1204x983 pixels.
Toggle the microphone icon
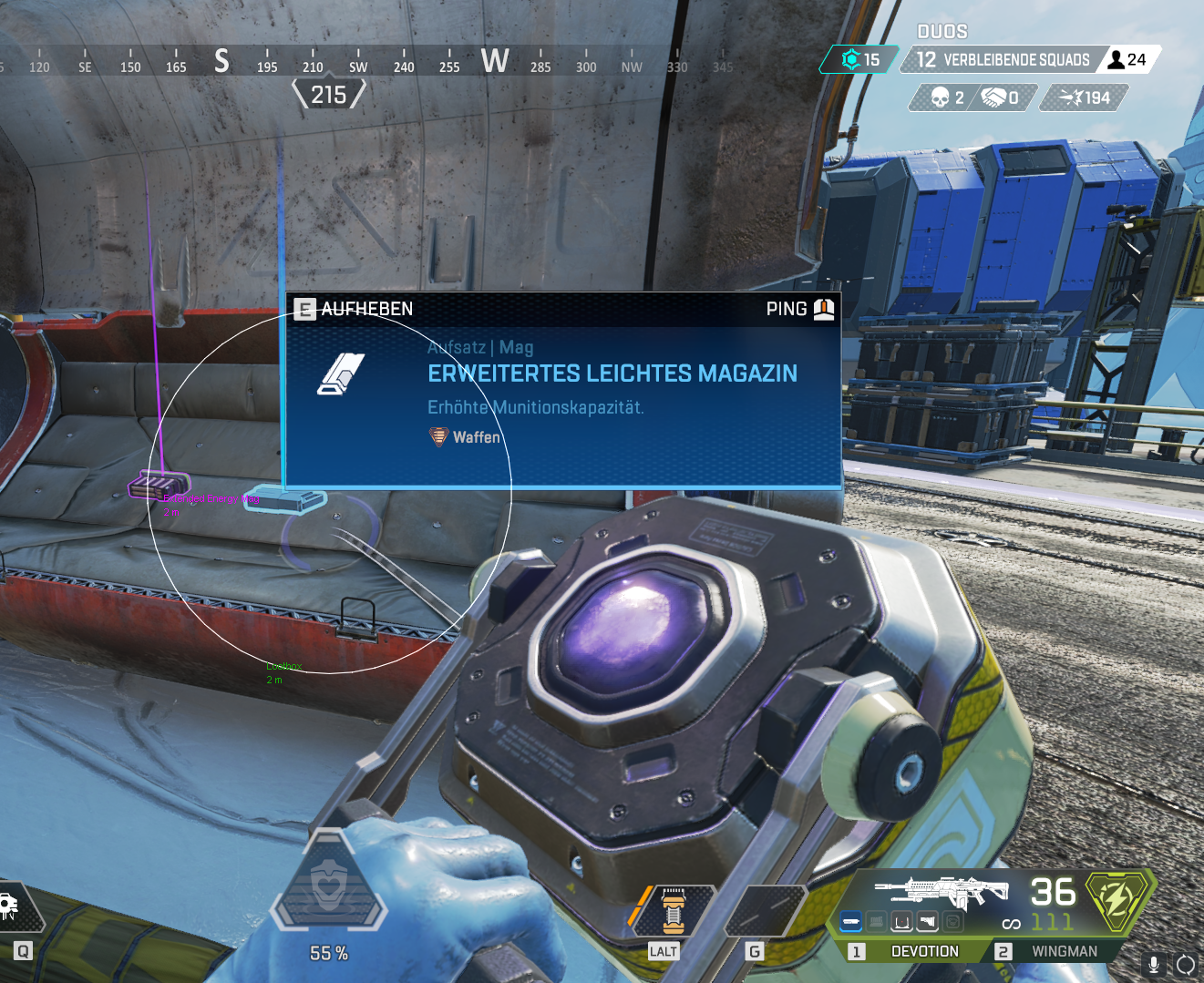pyautogui.click(x=1154, y=964)
